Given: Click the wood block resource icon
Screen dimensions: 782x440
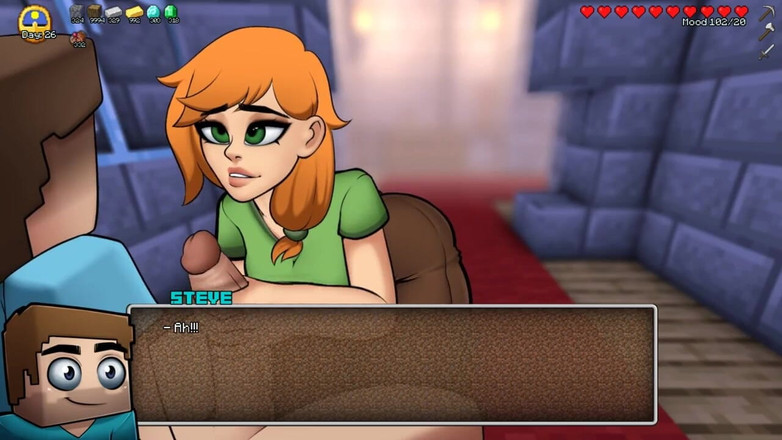Looking at the screenshot, I should click(x=95, y=11).
